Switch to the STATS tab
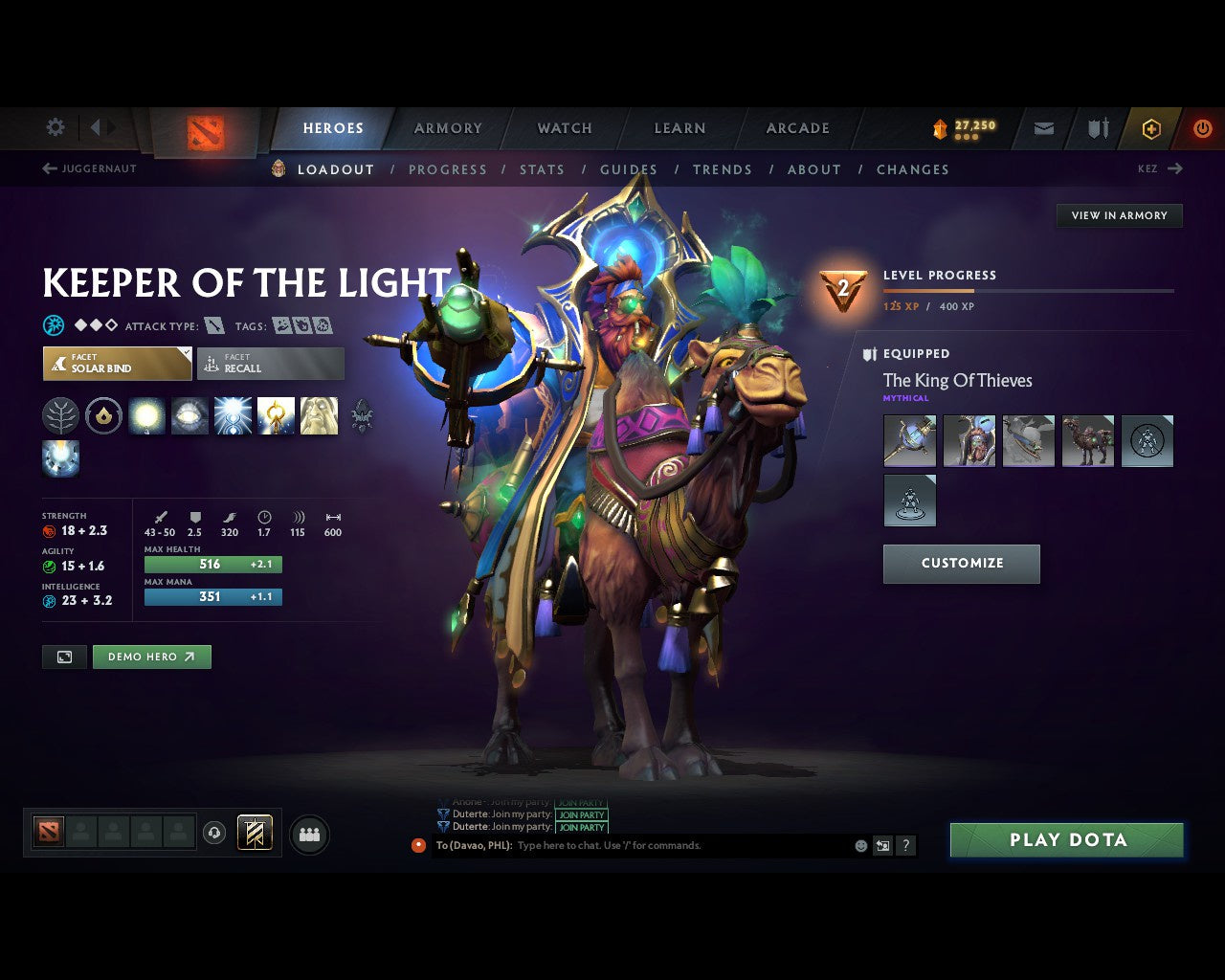The image size is (1225, 980). (x=542, y=169)
